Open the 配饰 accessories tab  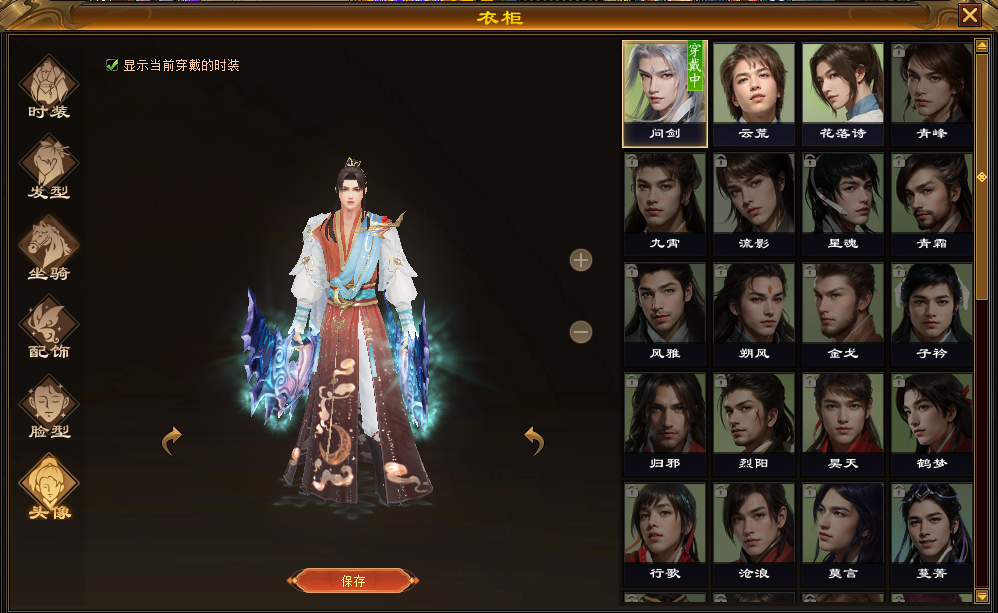pos(48,329)
